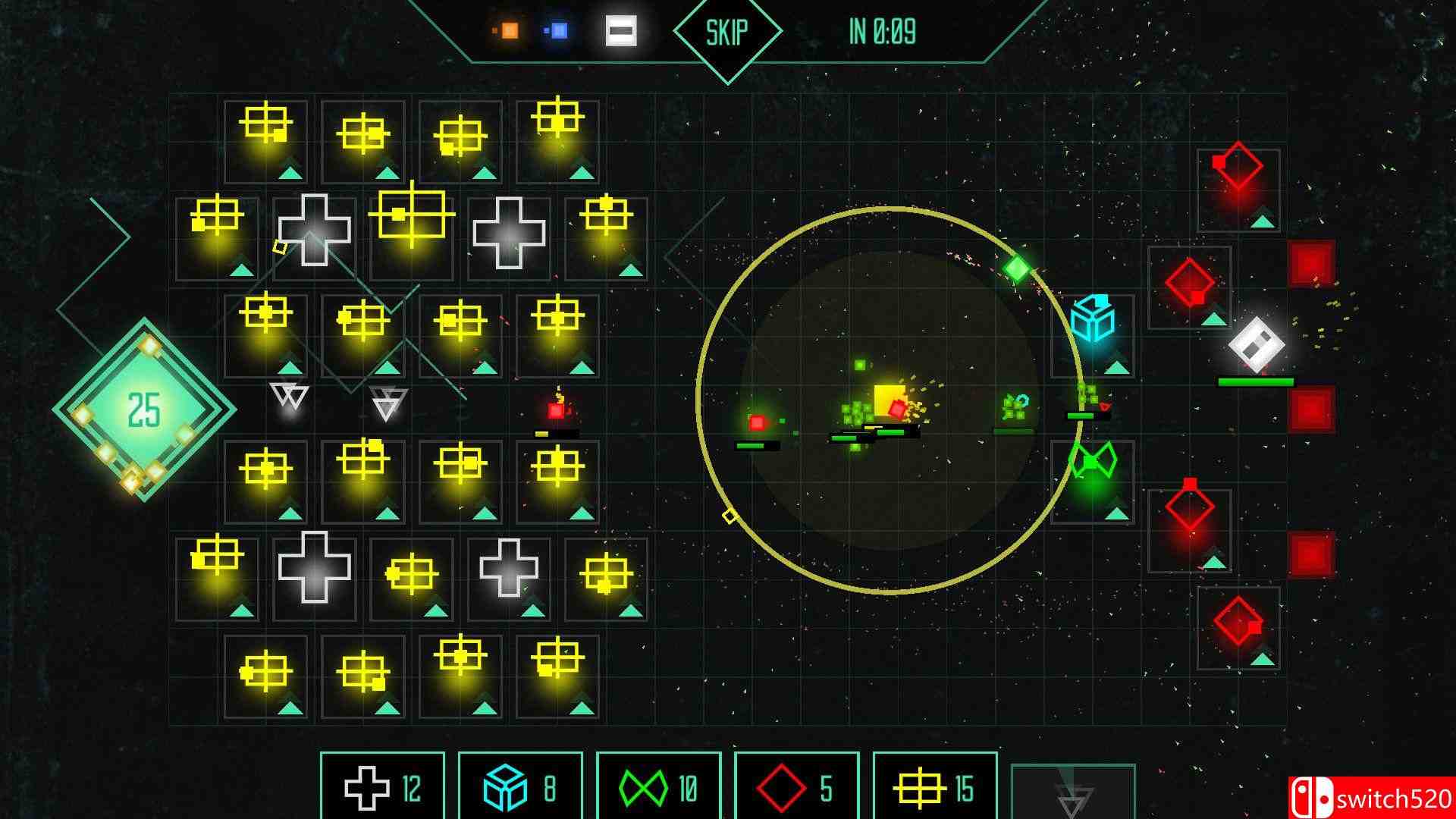1456x819 pixels.
Task: Toggle the upgrade arrow under the top-right red diamond tower
Action: [x=1262, y=222]
